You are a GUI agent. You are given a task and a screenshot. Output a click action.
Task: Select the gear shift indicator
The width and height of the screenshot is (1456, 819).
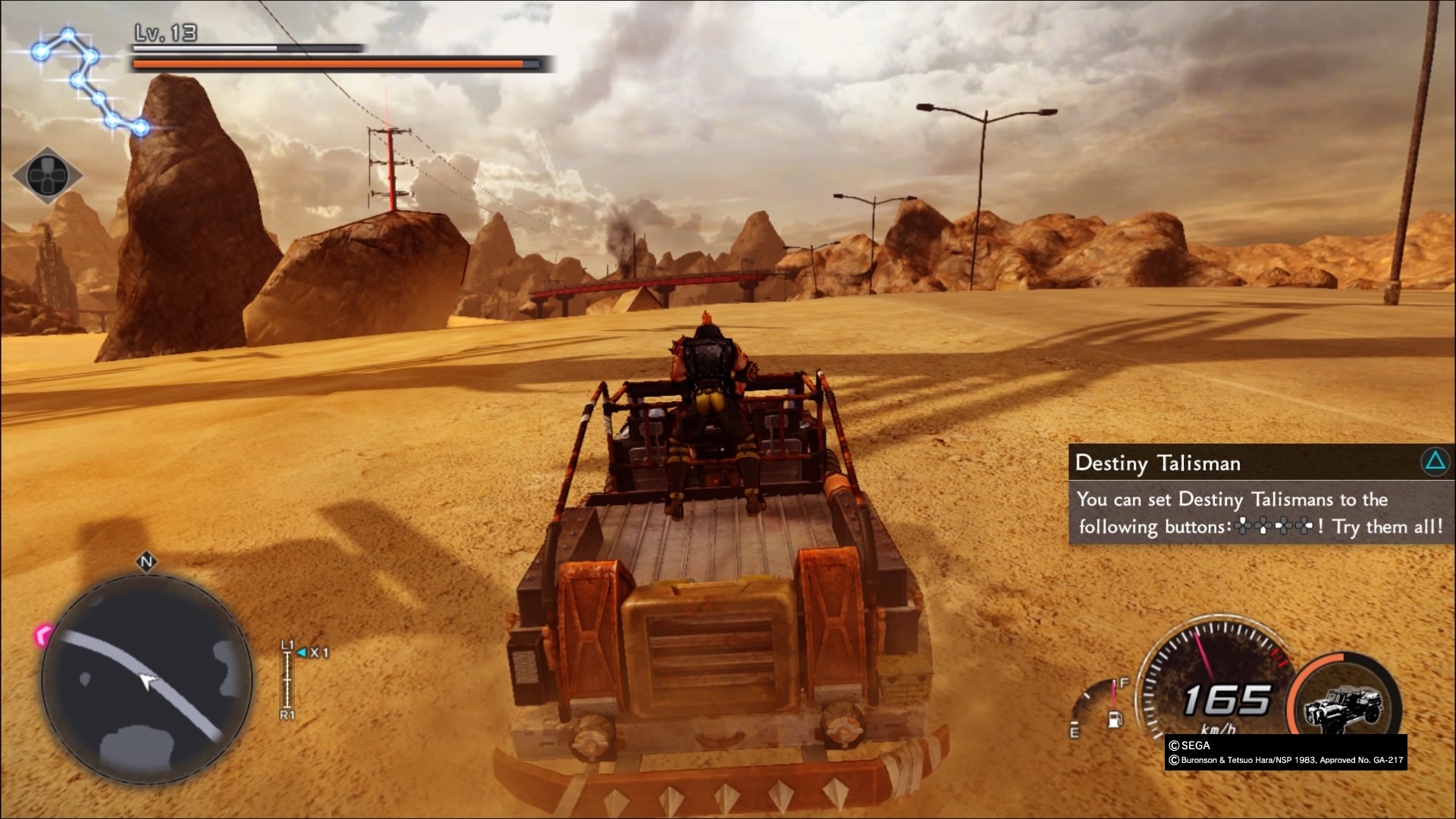pyautogui.click(x=288, y=679)
